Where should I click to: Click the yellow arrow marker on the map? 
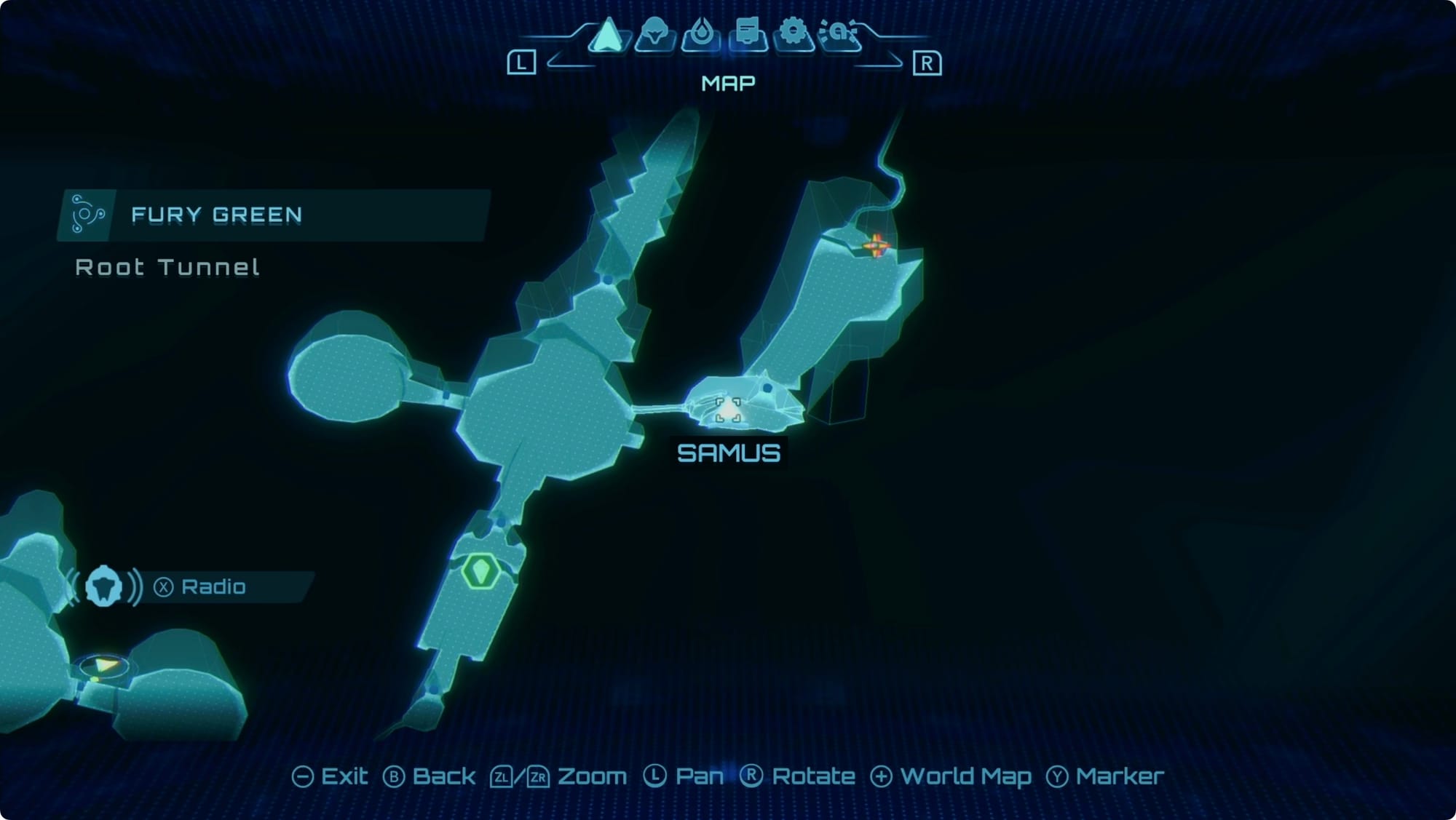tap(106, 665)
